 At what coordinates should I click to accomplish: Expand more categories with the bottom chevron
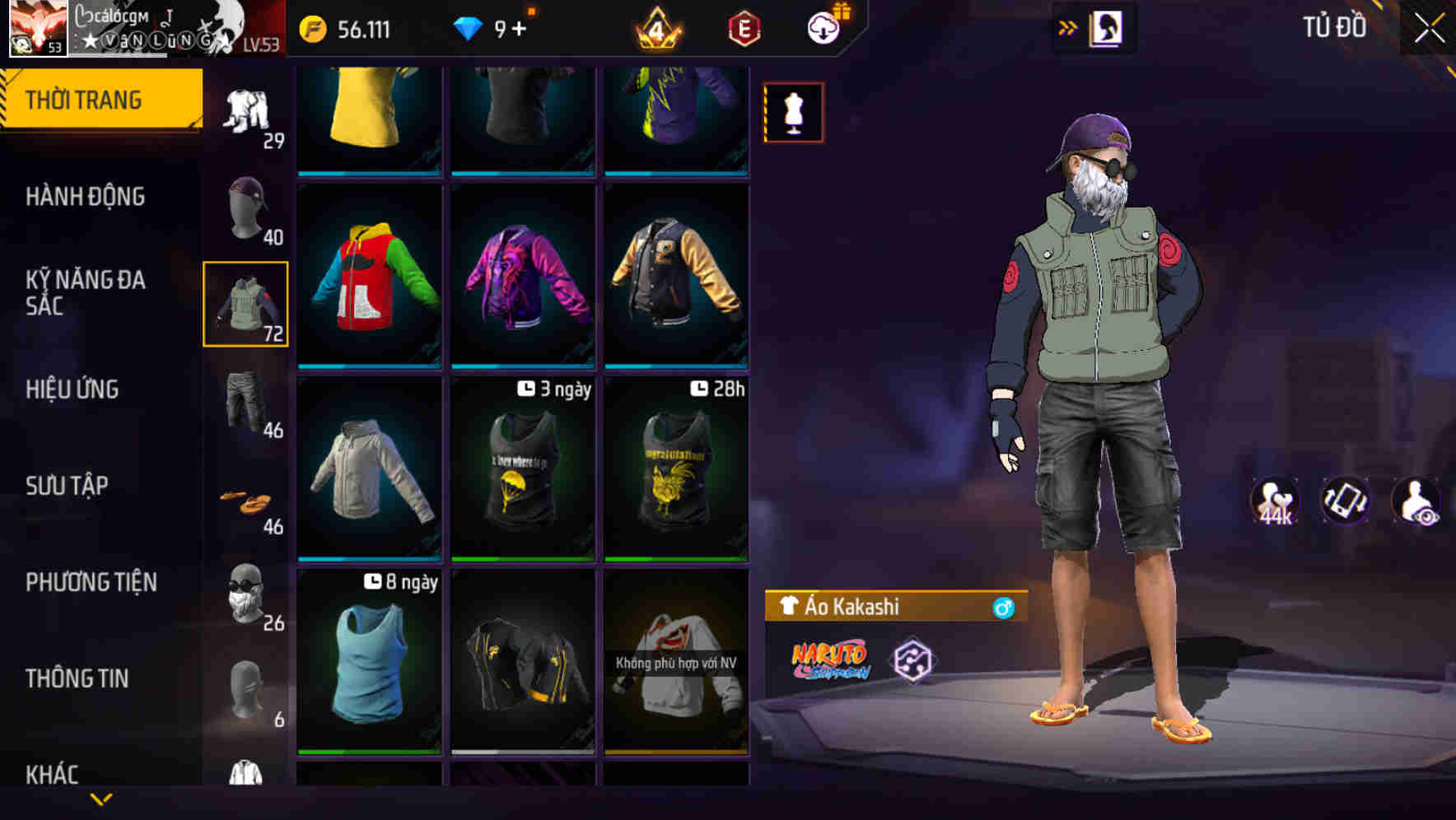pos(100,800)
